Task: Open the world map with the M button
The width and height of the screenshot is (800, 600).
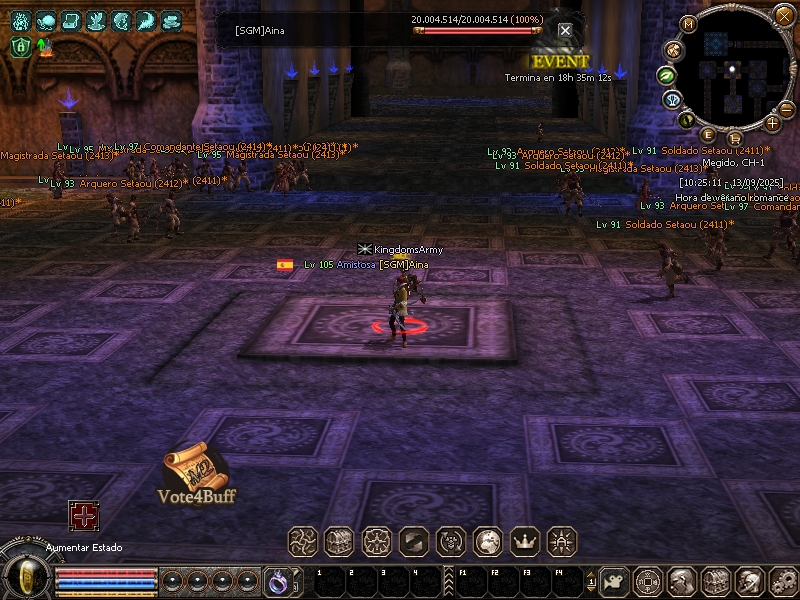Action: (688, 24)
